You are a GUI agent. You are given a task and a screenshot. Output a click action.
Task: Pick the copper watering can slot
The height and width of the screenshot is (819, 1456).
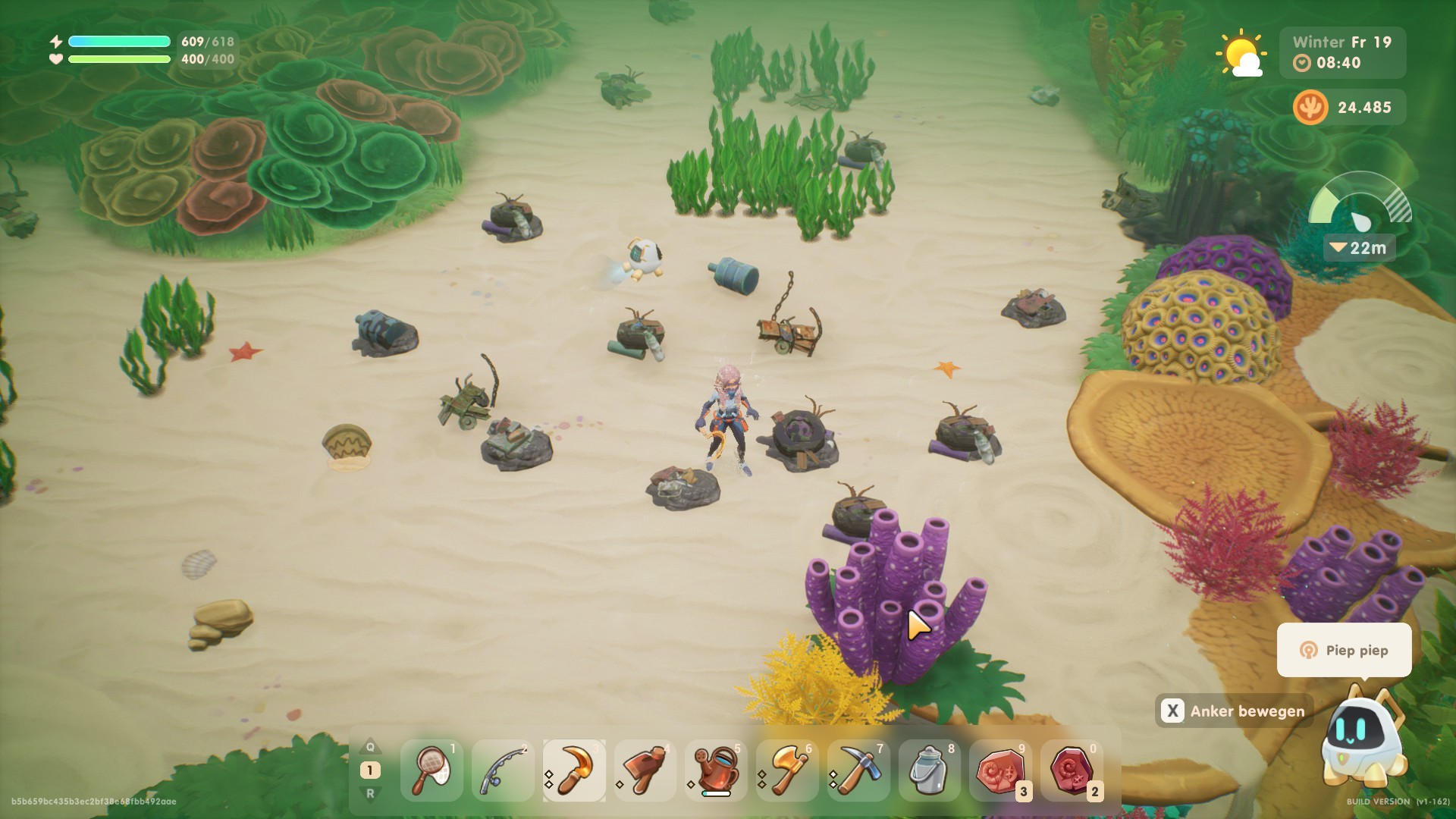[x=716, y=770]
